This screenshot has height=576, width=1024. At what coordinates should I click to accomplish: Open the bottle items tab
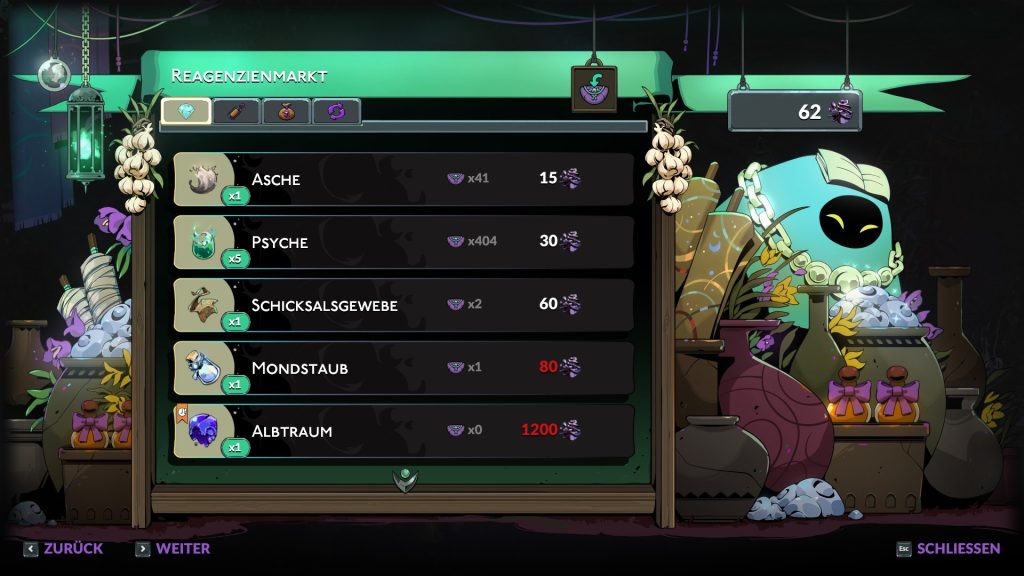coord(236,111)
